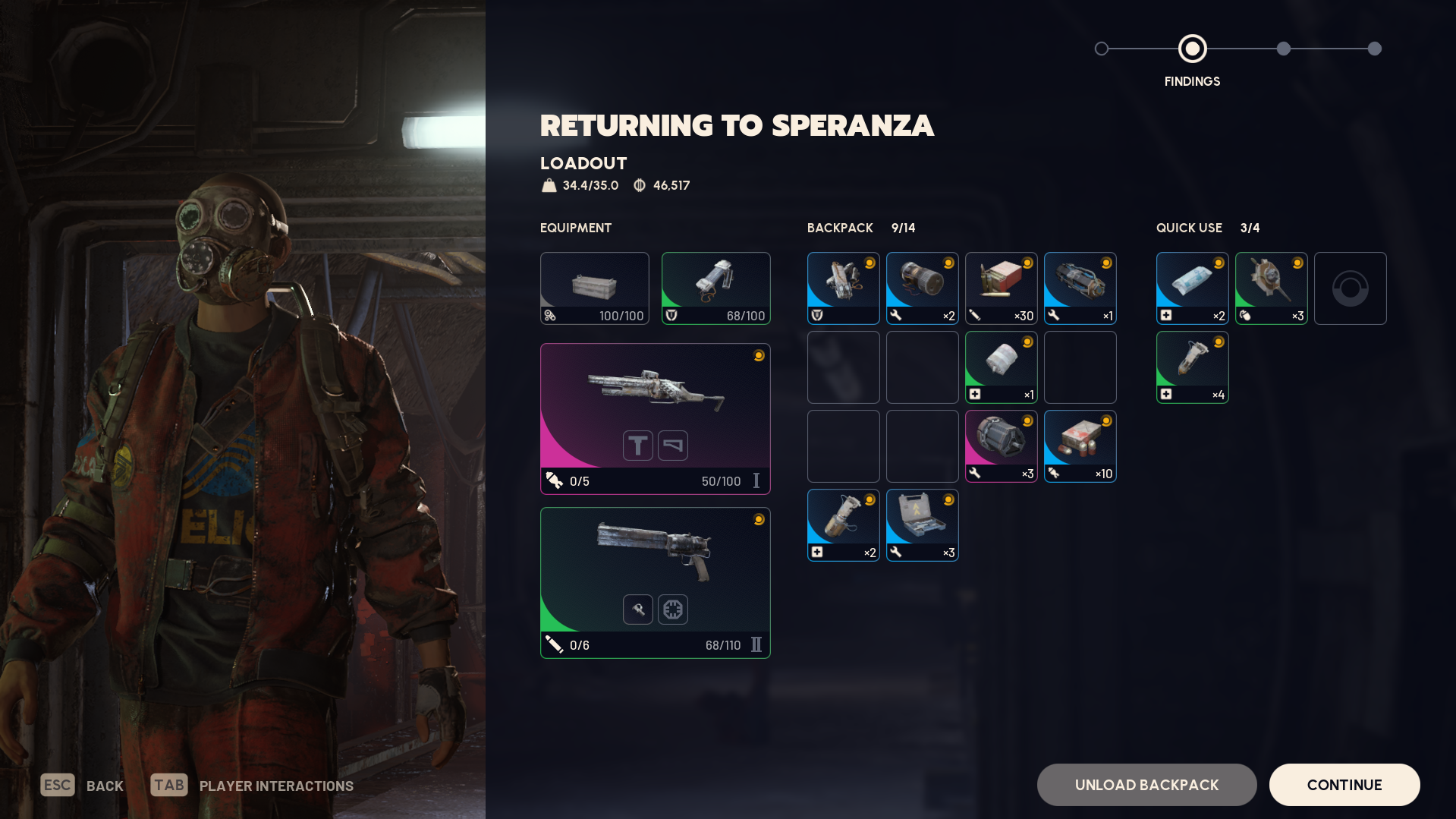
Task: Select the blue cylinder battery stack x2
Action: tap(922, 288)
